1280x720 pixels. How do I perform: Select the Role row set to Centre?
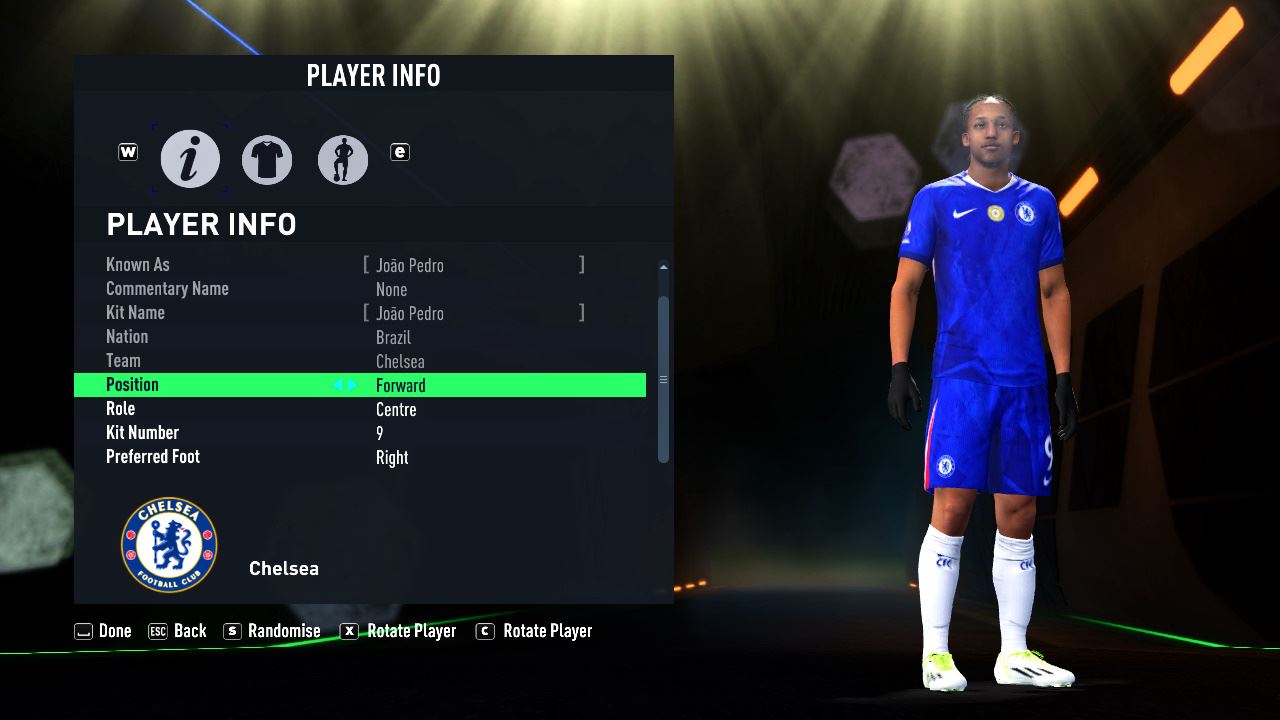click(x=360, y=409)
